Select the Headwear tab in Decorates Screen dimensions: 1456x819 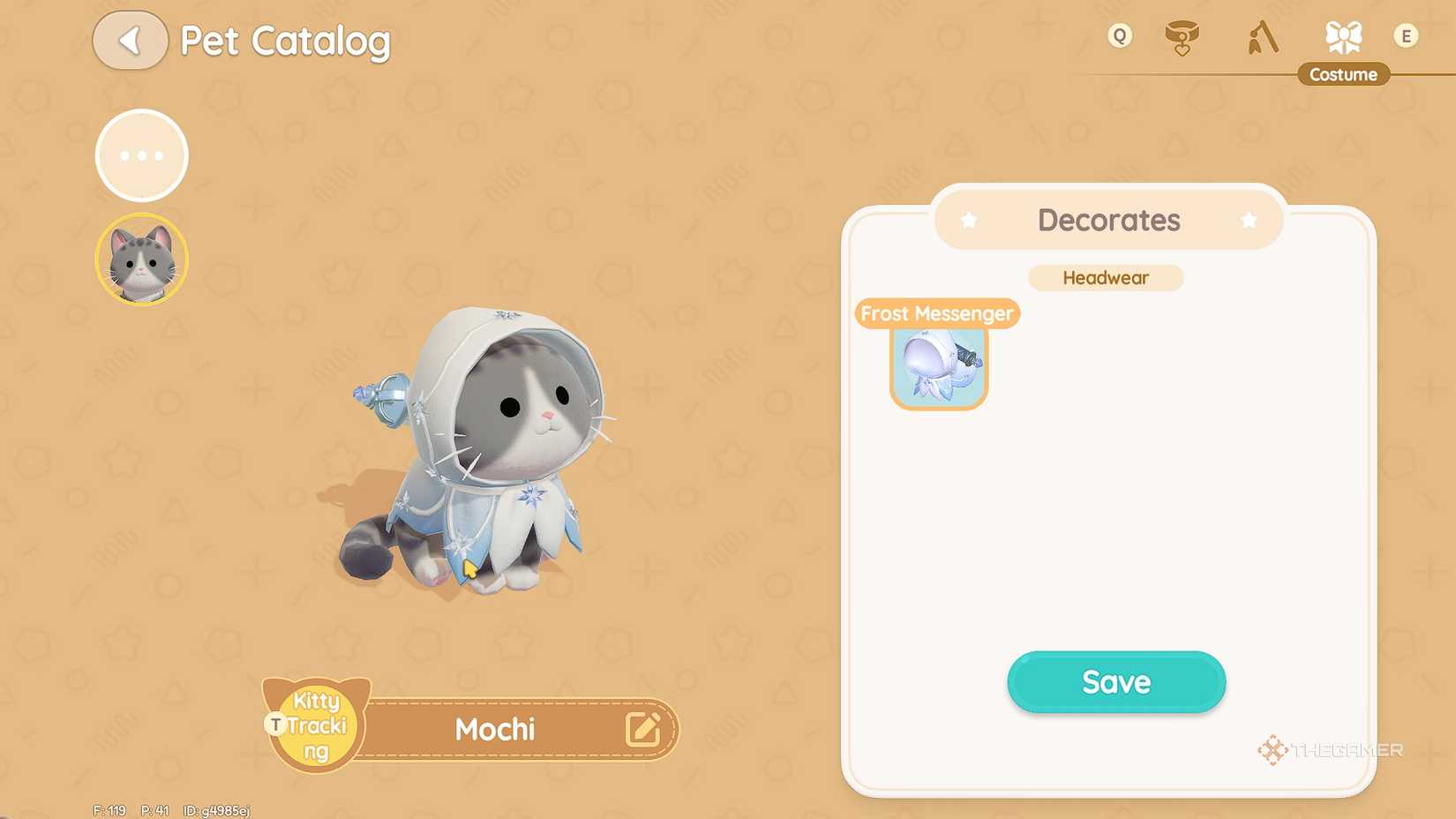click(x=1106, y=277)
